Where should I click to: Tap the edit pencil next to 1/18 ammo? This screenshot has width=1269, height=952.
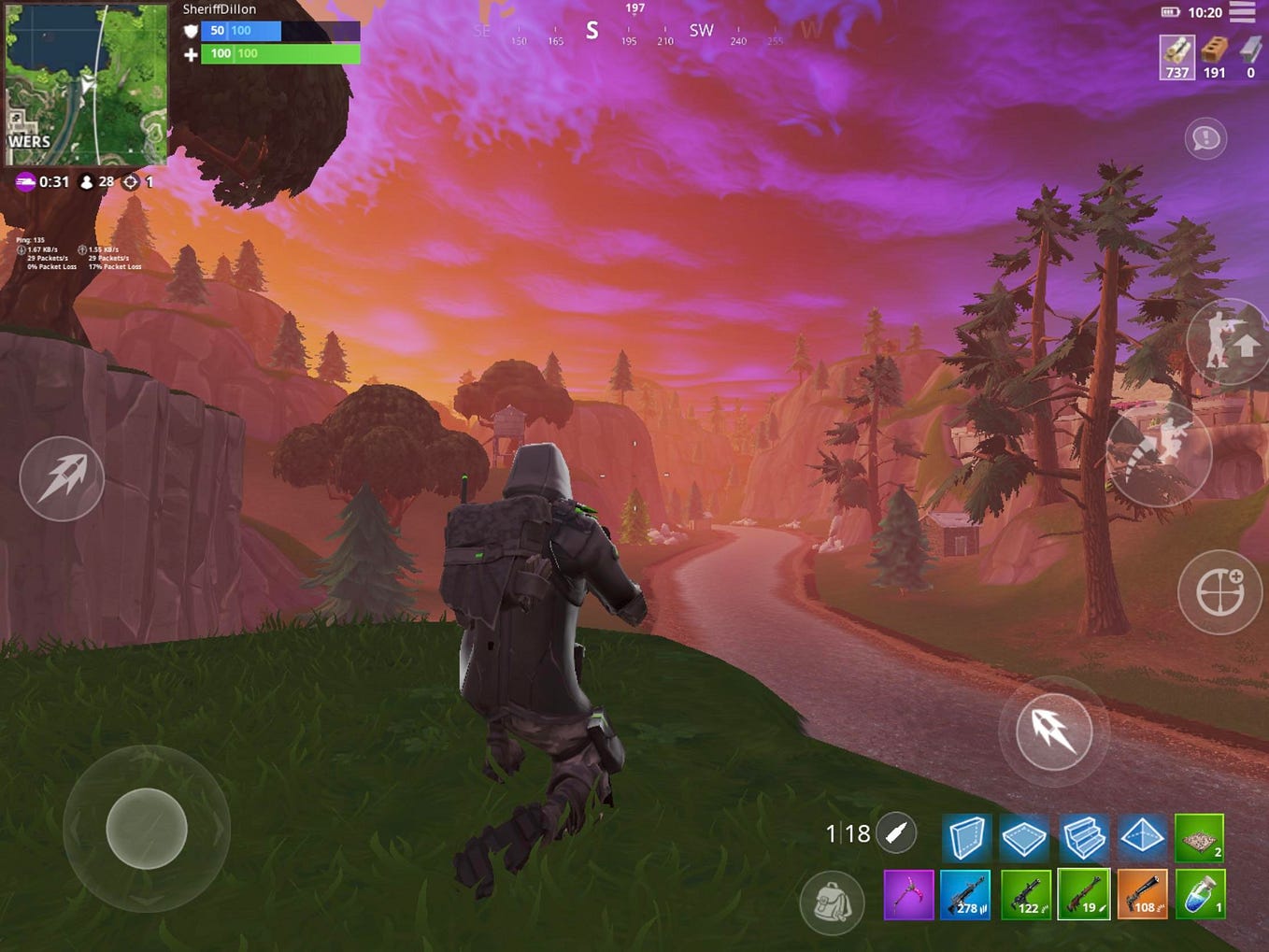[895, 831]
